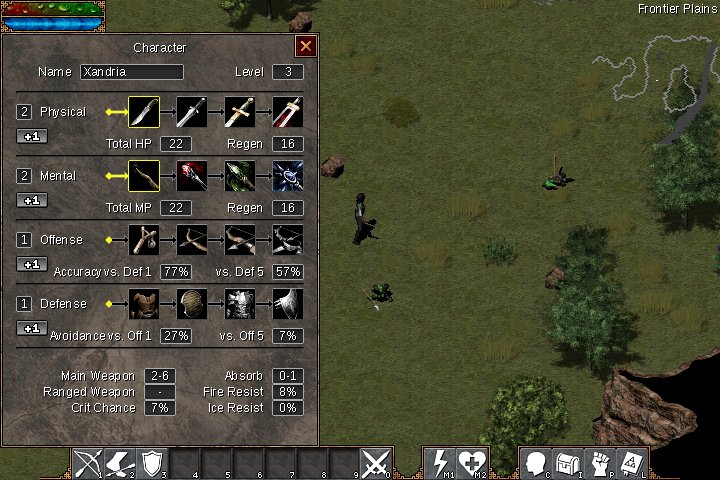Open the inventory chest icon

point(568,463)
